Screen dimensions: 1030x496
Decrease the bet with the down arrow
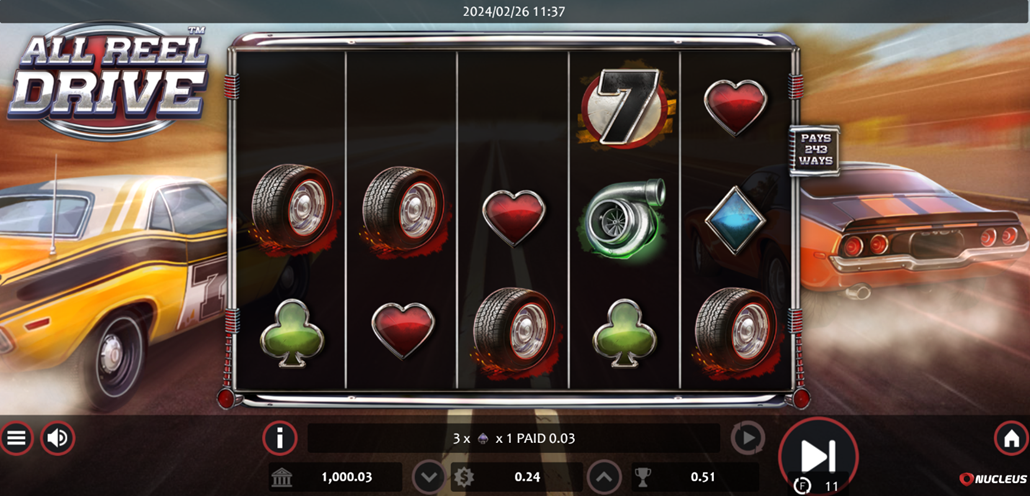point(429,477)
